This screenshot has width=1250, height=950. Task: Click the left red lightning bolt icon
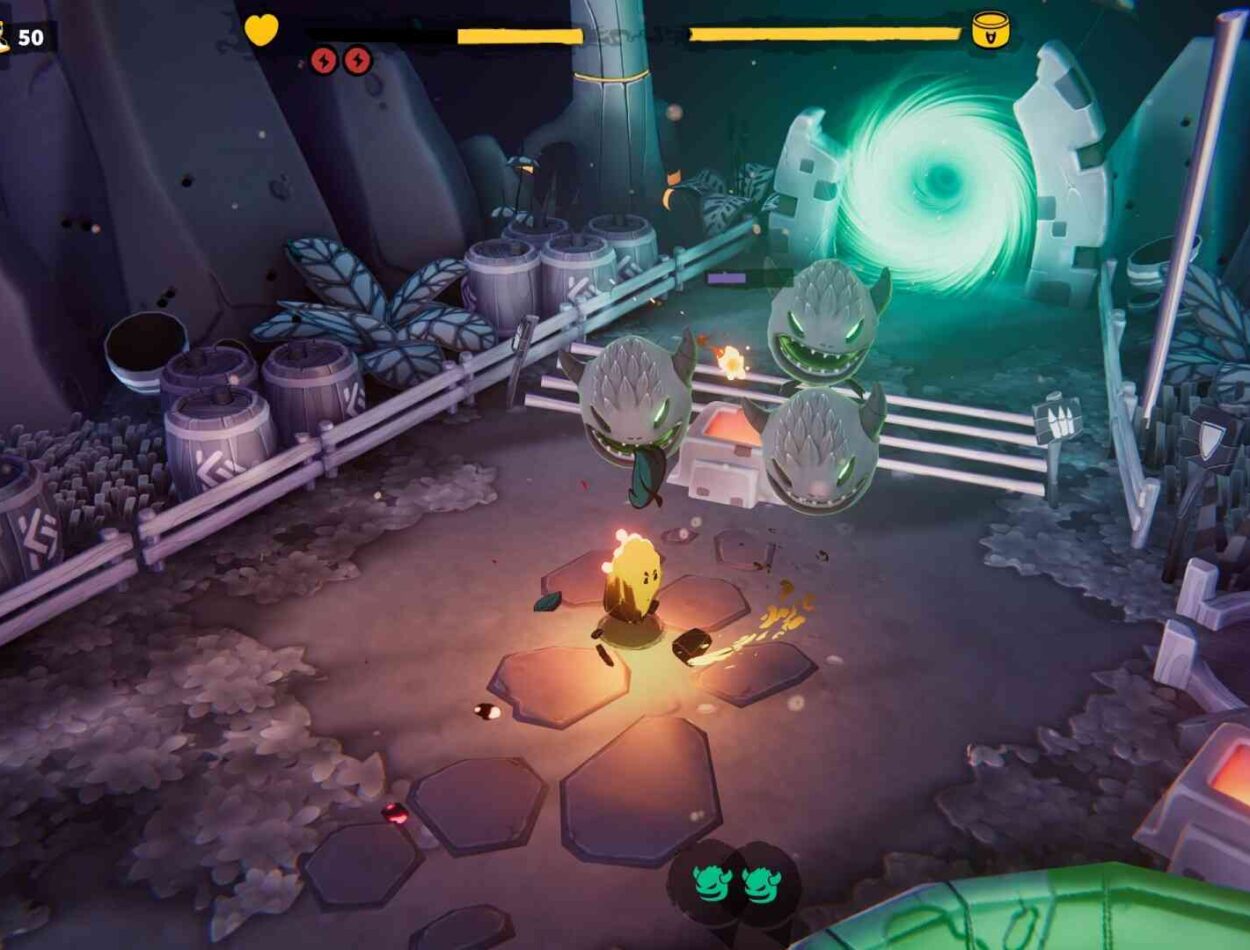click(324, 61)
